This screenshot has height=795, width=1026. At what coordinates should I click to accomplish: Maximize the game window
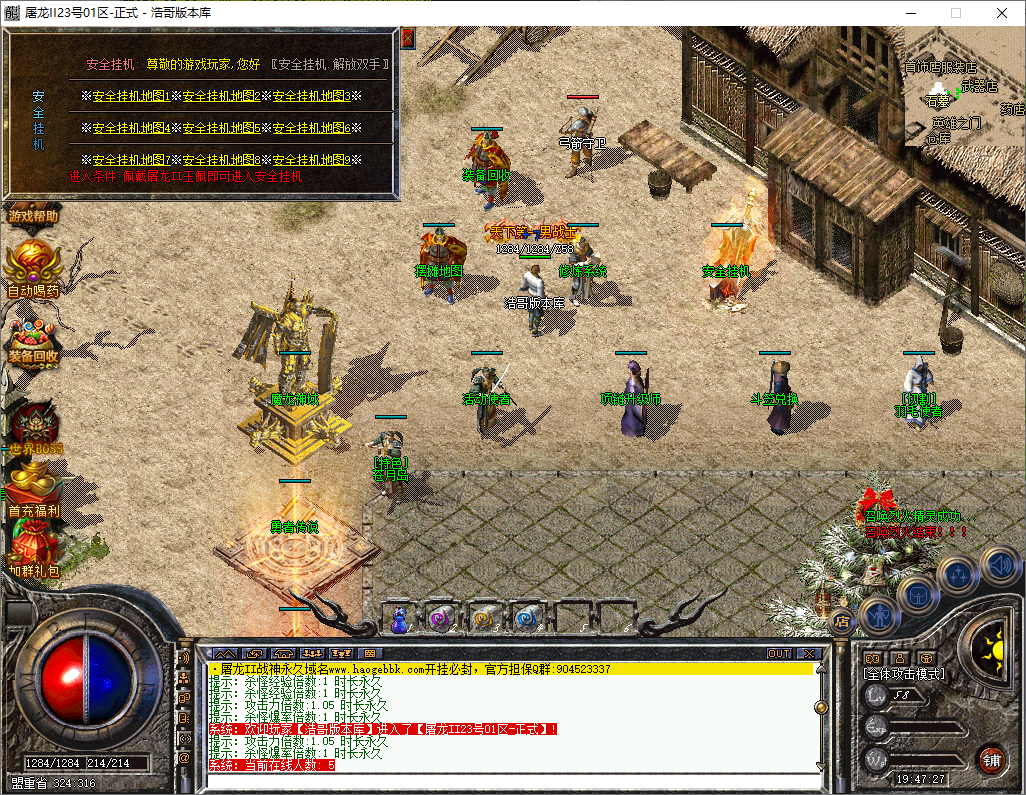(955, 13)
